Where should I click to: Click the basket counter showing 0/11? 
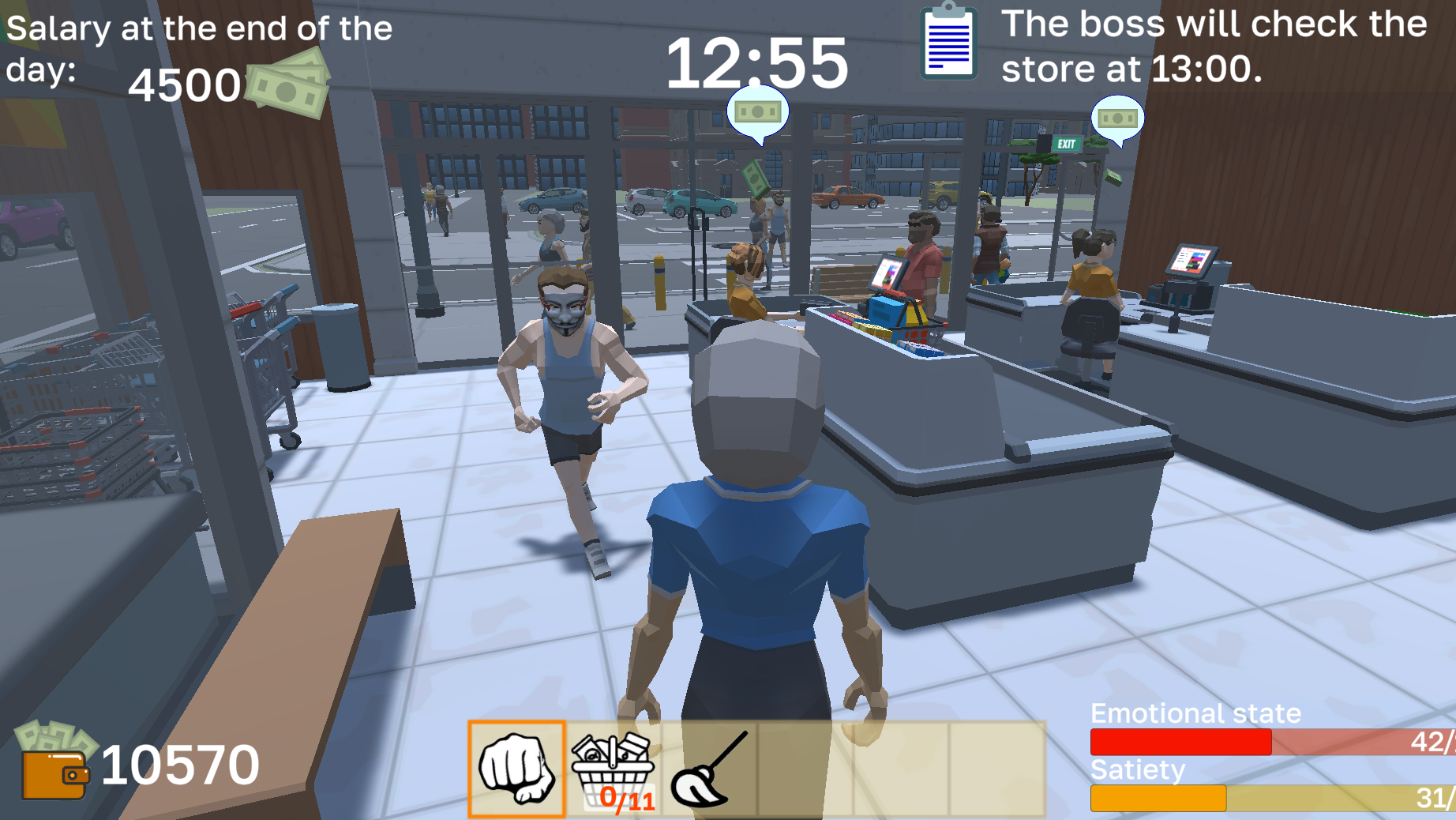point(628,800)
